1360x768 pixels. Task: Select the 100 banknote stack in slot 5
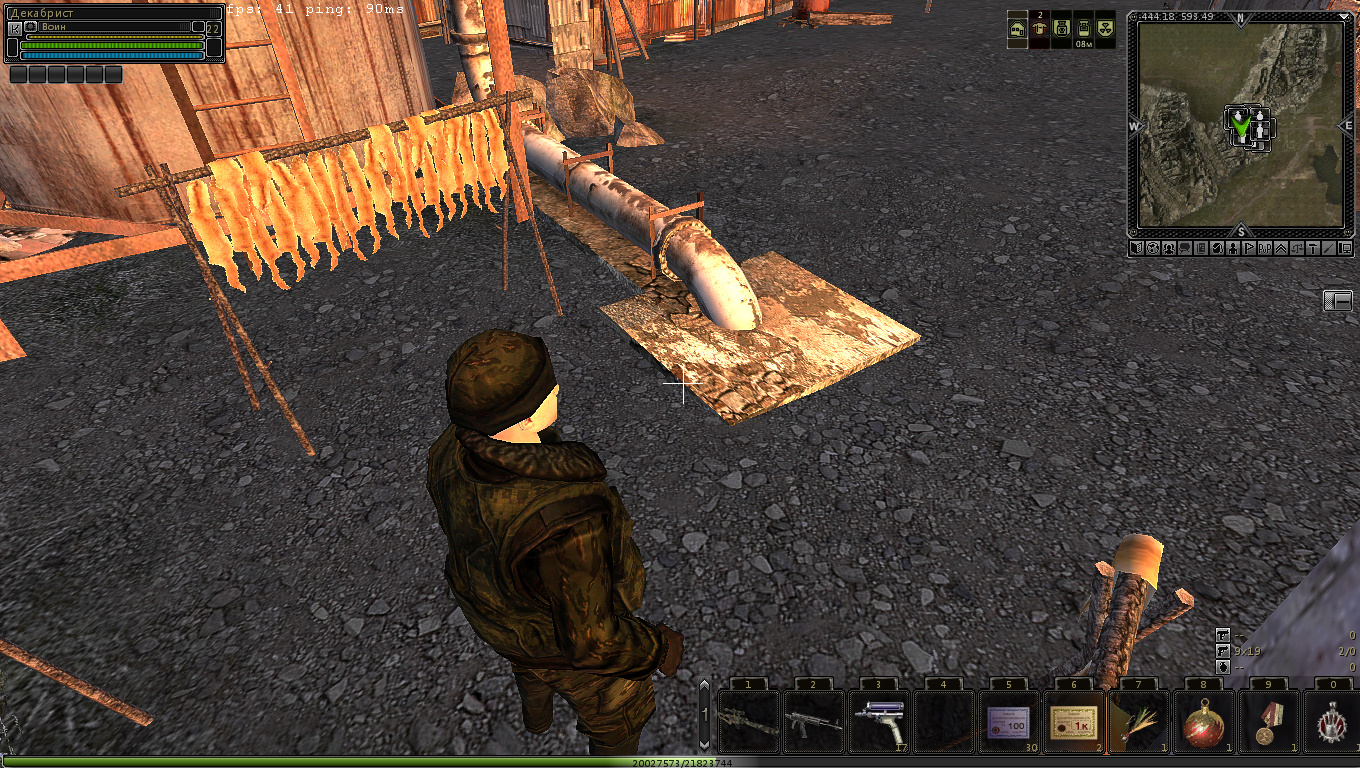coord(1009,722)
